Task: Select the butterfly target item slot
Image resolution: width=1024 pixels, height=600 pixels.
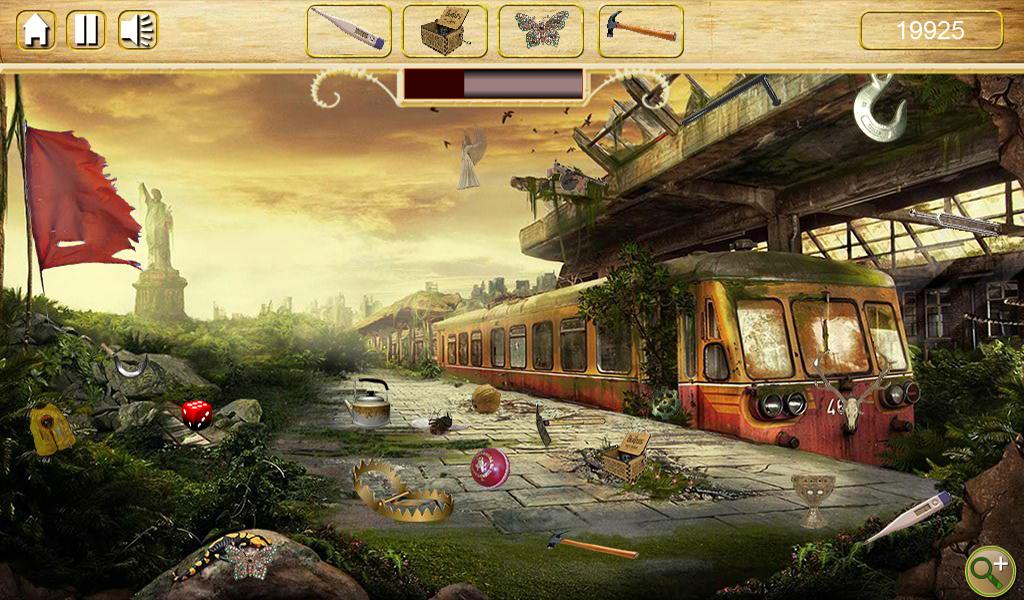Action: coord(541,31)
